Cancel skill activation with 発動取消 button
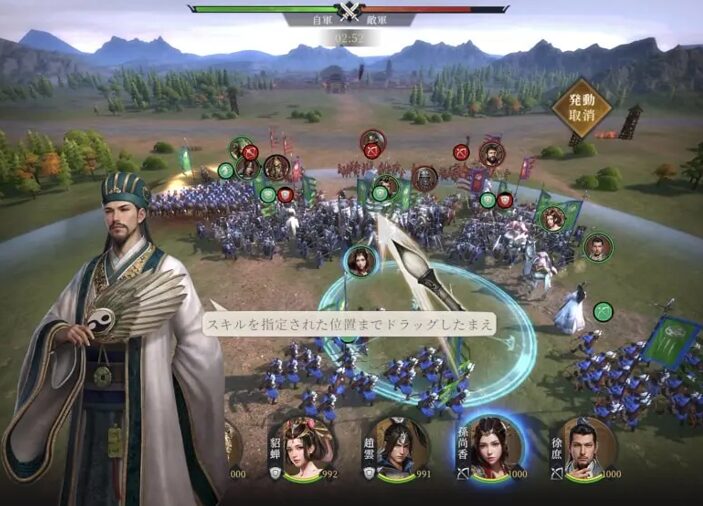The width and height of the screenshot is (703, 506). [x=581, y=108]
